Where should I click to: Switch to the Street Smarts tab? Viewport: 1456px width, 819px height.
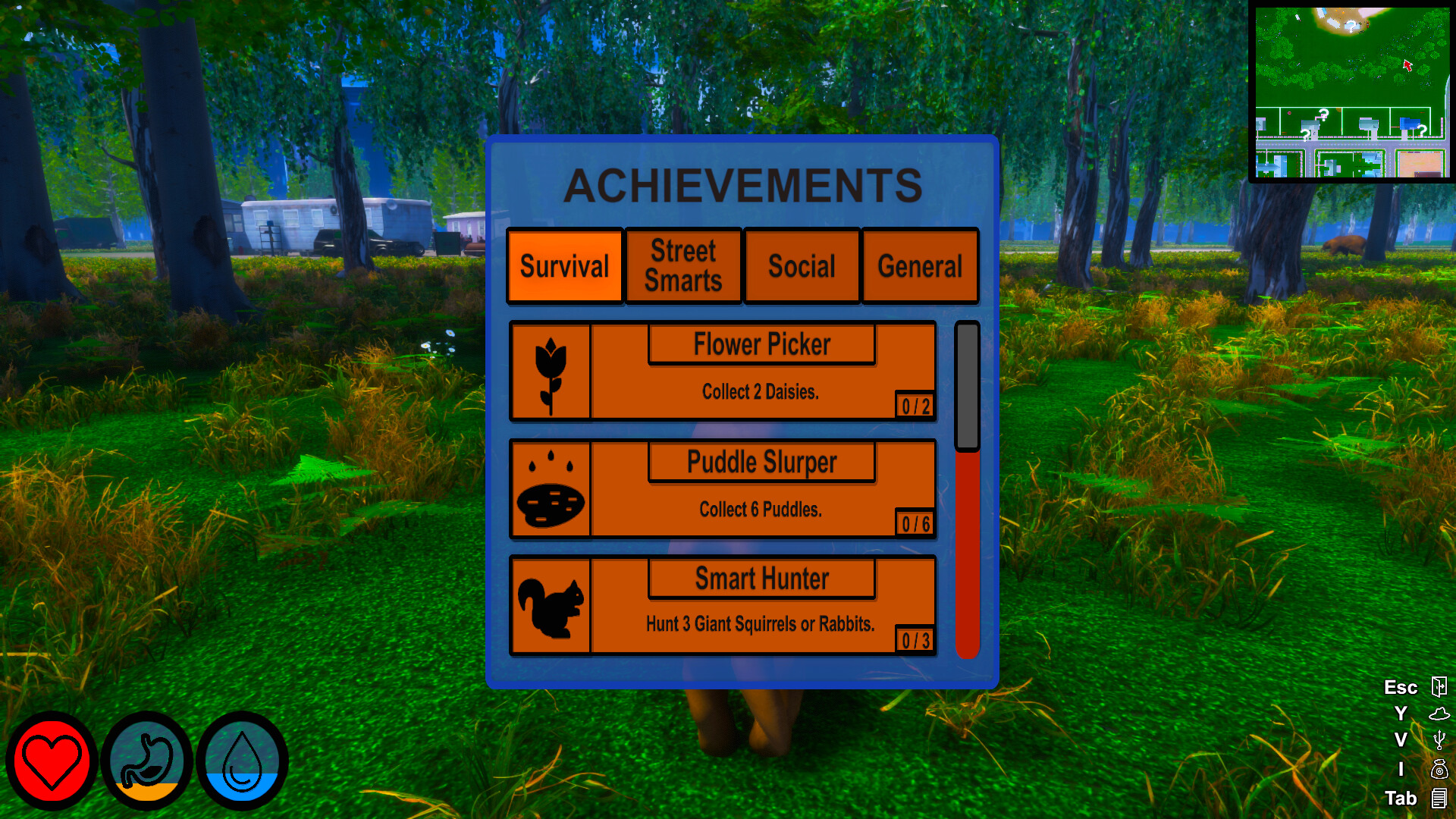point(682,265)
